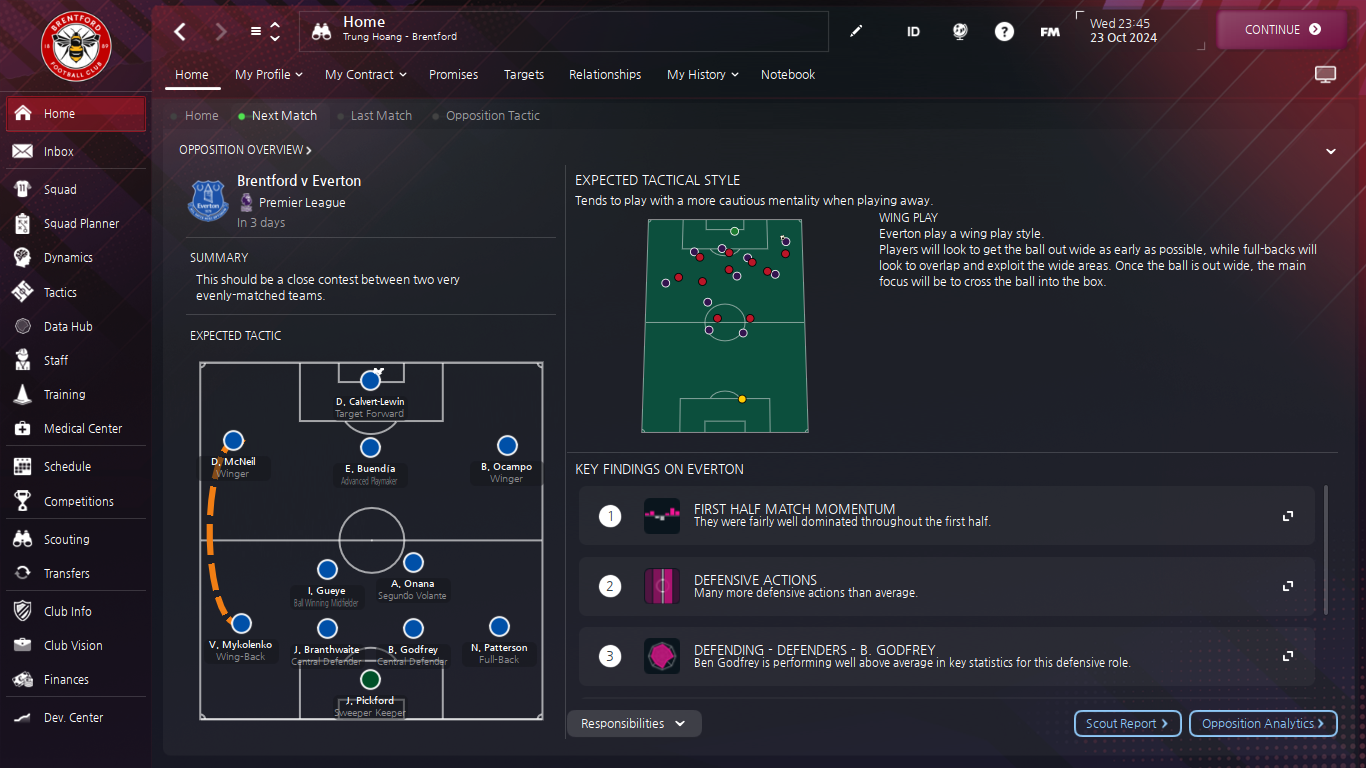Open the Scouting menu
The height and width of the screenshot is (768, 1366).
coord(66,540)
